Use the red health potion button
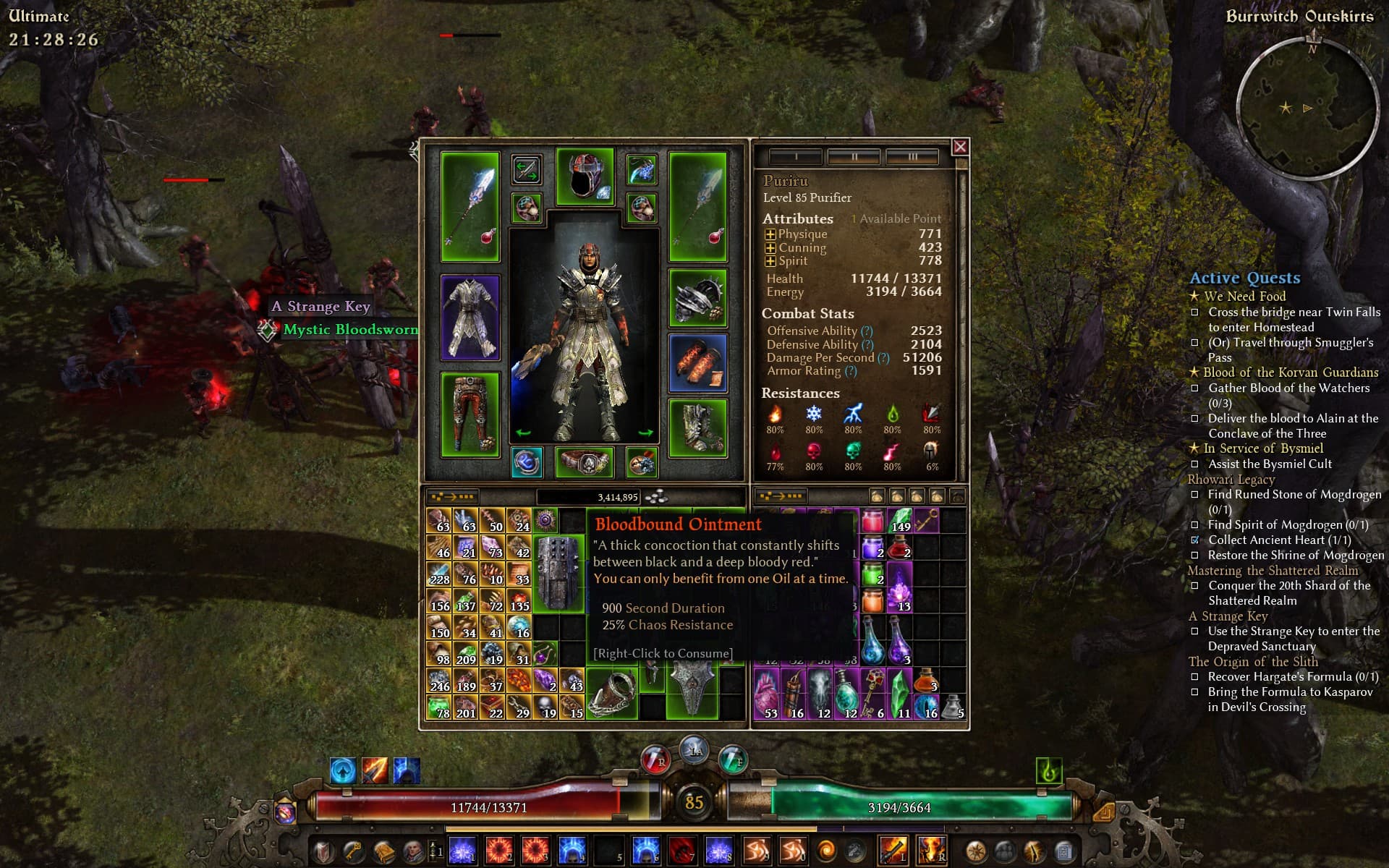This screenshot has width=1389, height=868. pos(655,760)
